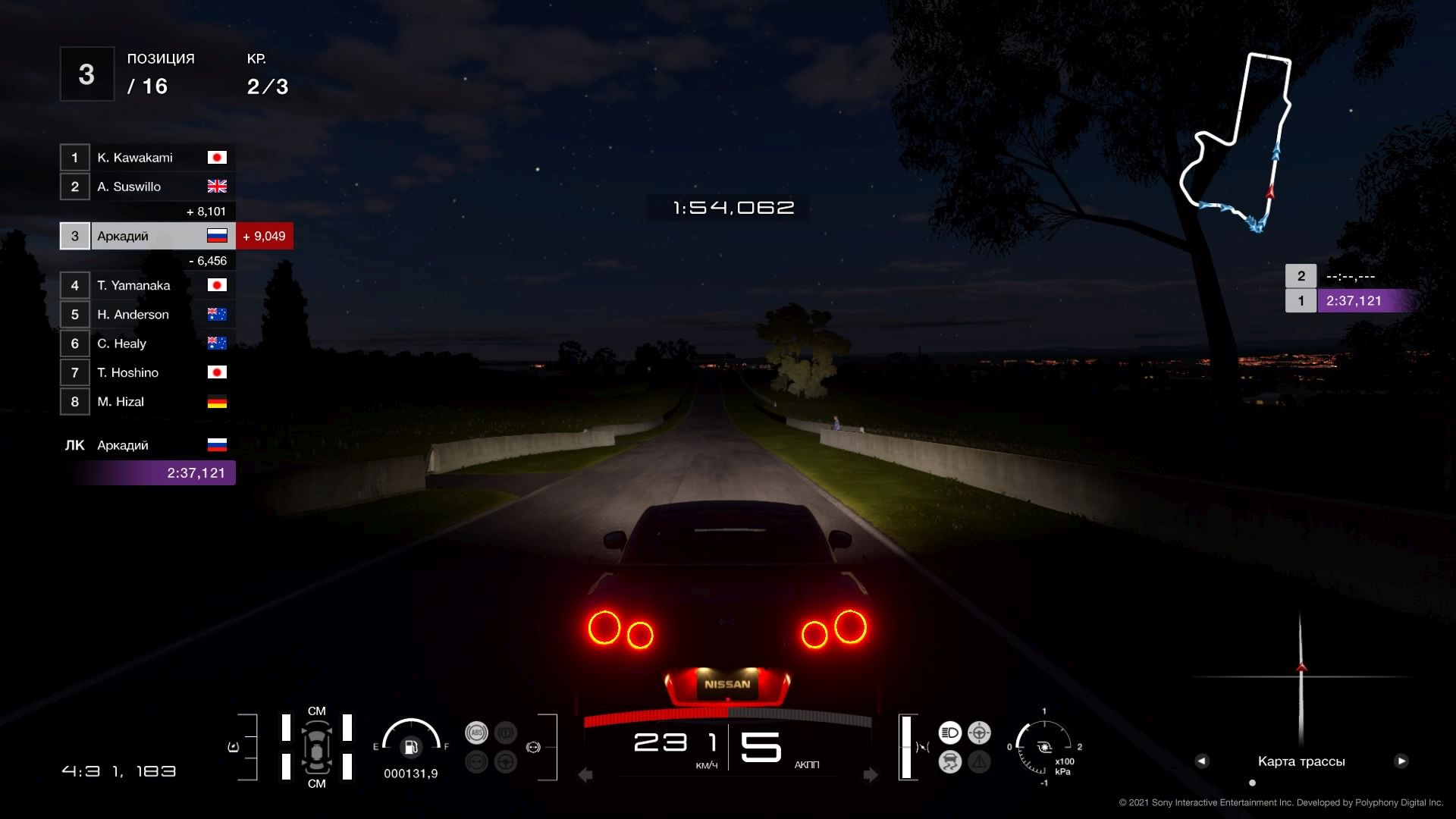Select C. Healy's leaderboard row
Screen dimensions: 1456x819
[x=148, y=344]
